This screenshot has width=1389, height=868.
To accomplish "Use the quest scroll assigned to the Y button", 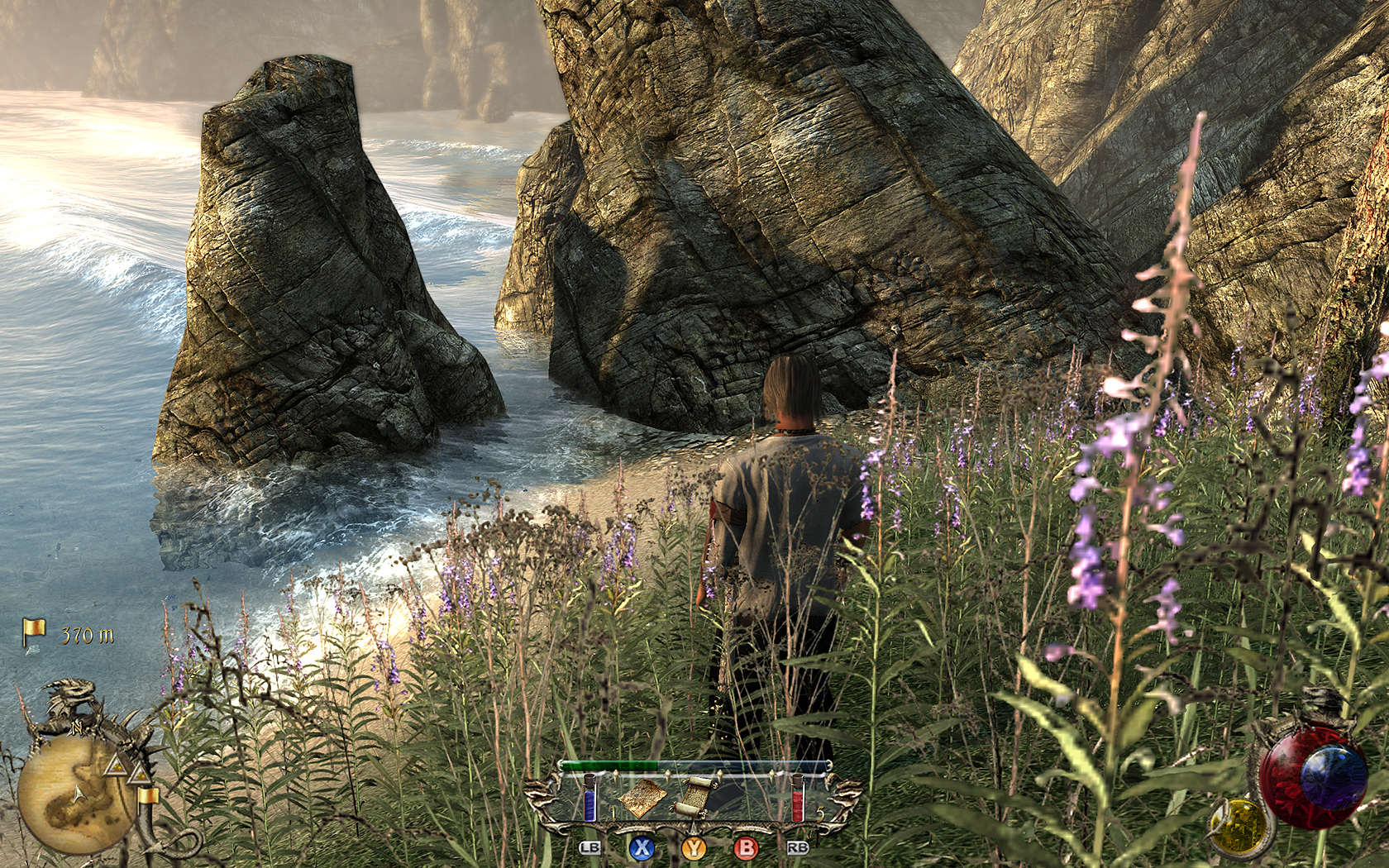I will (697, 796).
